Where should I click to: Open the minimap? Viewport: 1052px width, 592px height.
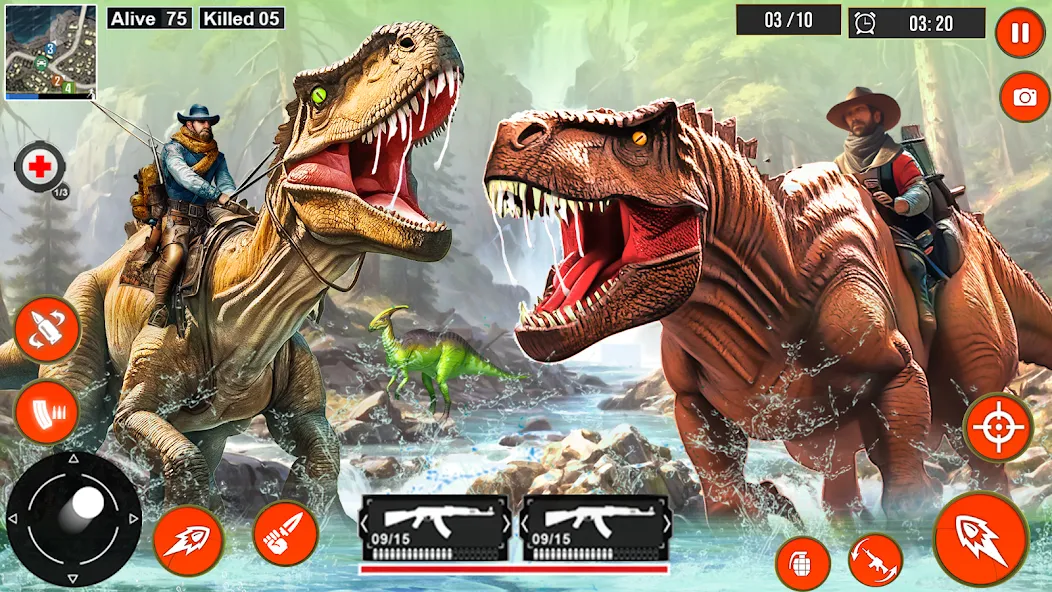[50, 50]
